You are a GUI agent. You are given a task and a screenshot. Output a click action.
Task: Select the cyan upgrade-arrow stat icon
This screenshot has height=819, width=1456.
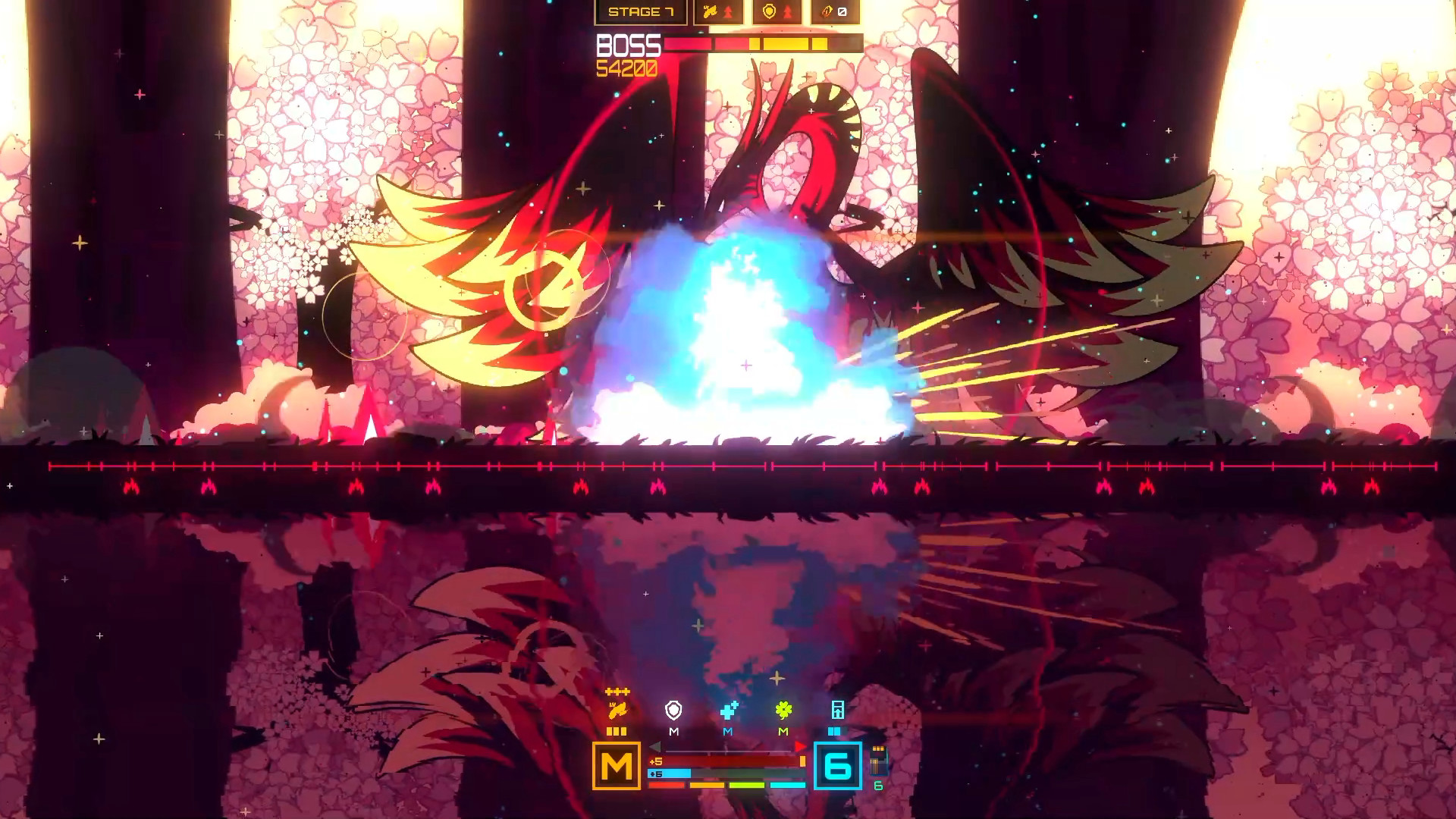point(837,711)
